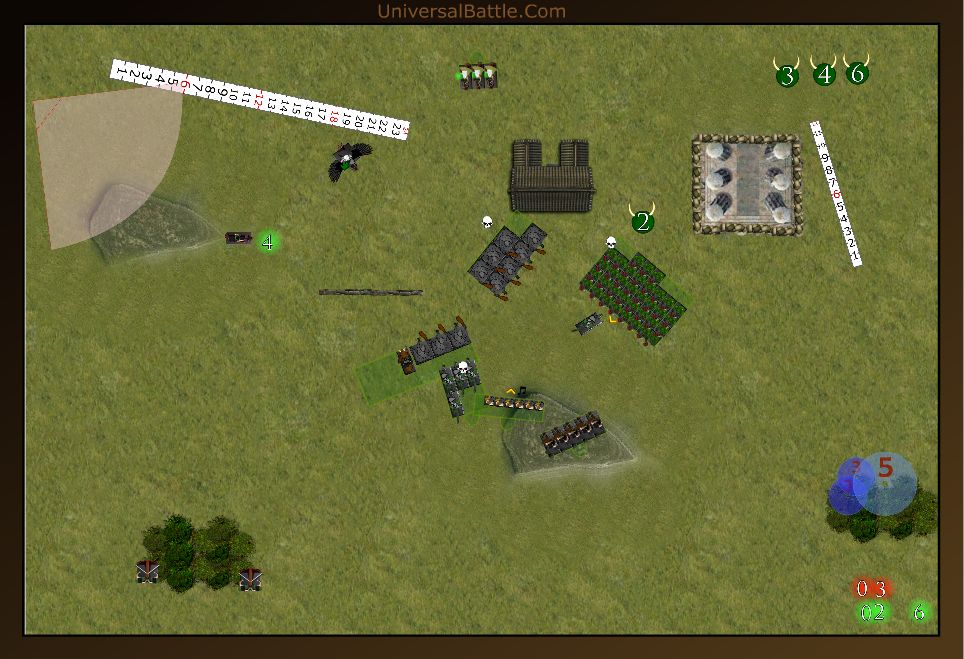Click the red 0 3 counter

pyautogui.click(x=871, y=588)
